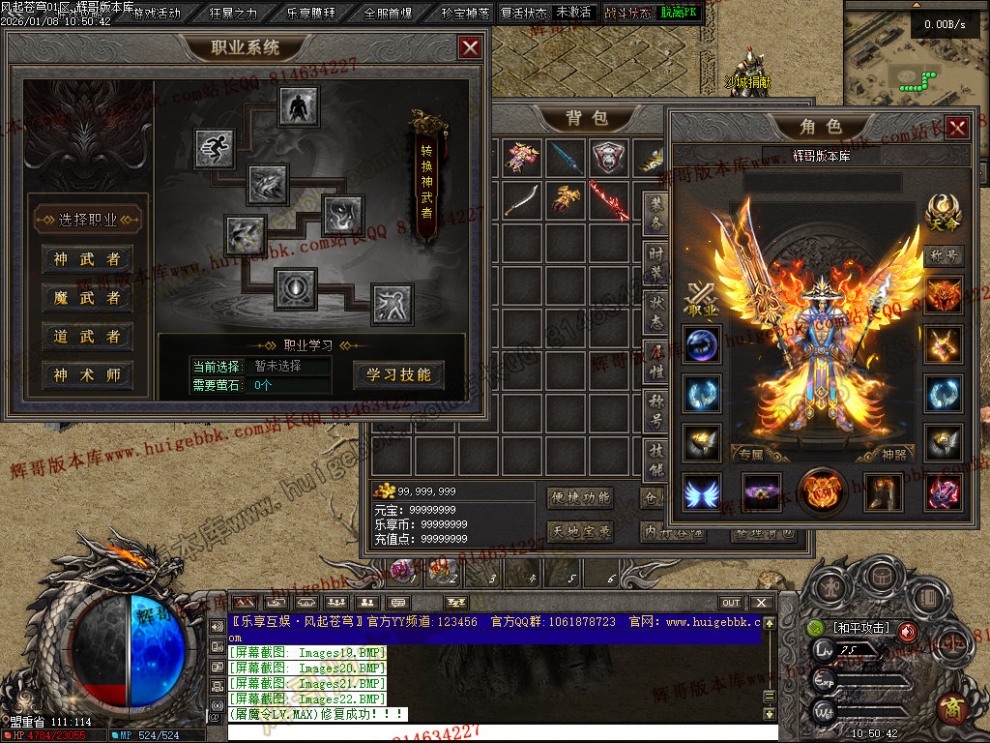Close the 角色 character window
990x743 pixels.
click(957, 127)
